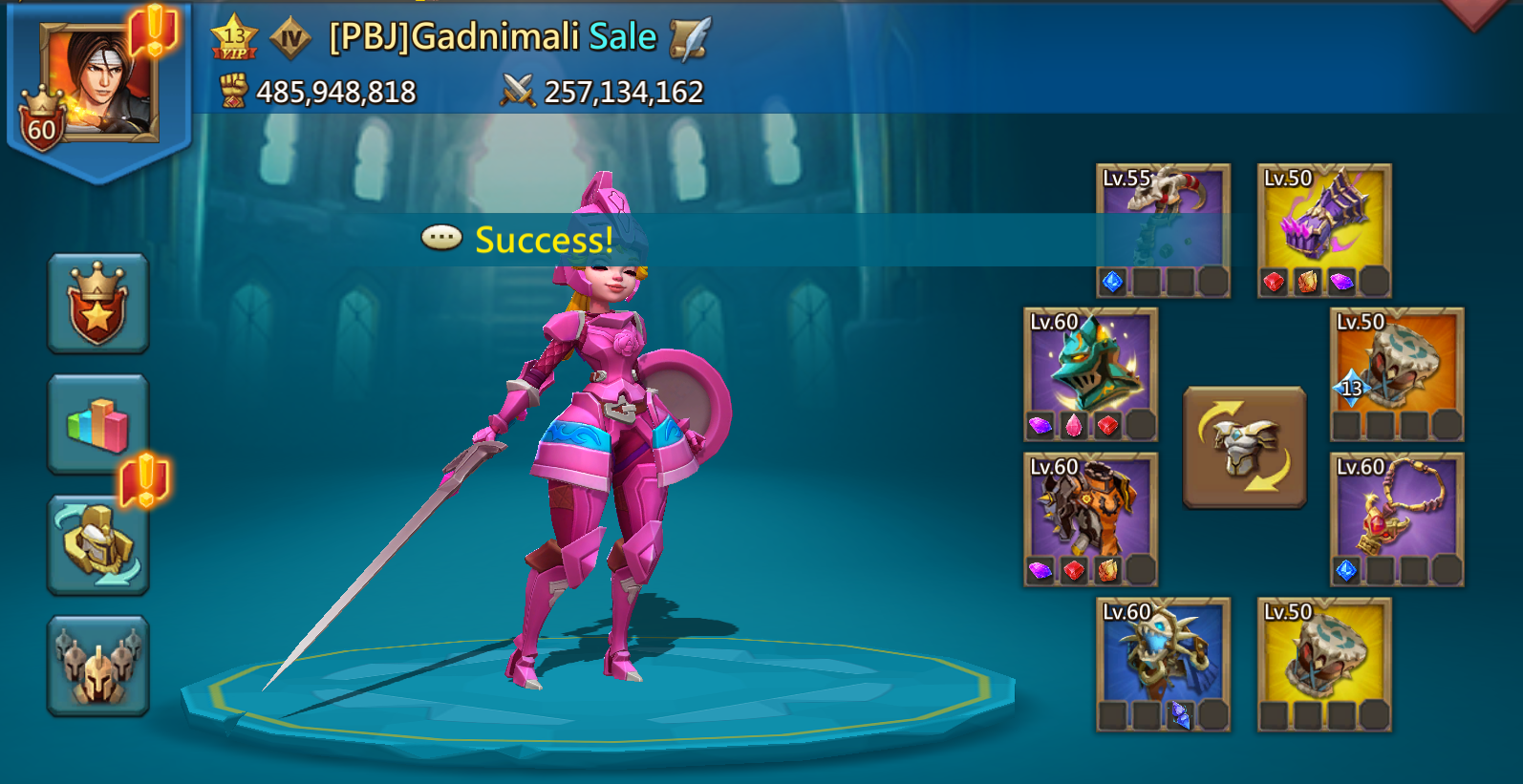
Task: Select the Lv.60 necklace accessory slot
Action: [x=1397, y=519]
